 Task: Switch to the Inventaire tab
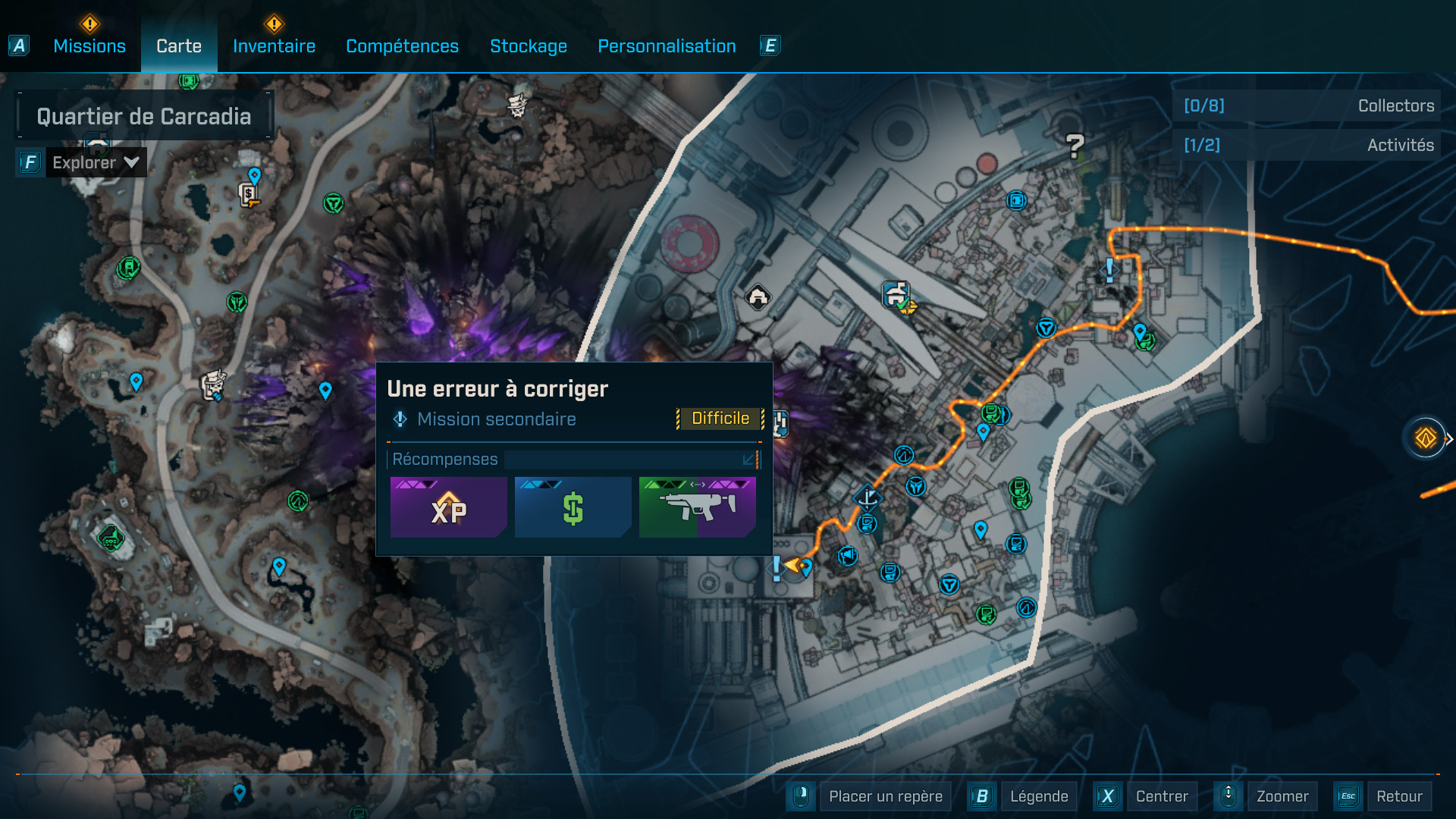(x=274, y=45)
